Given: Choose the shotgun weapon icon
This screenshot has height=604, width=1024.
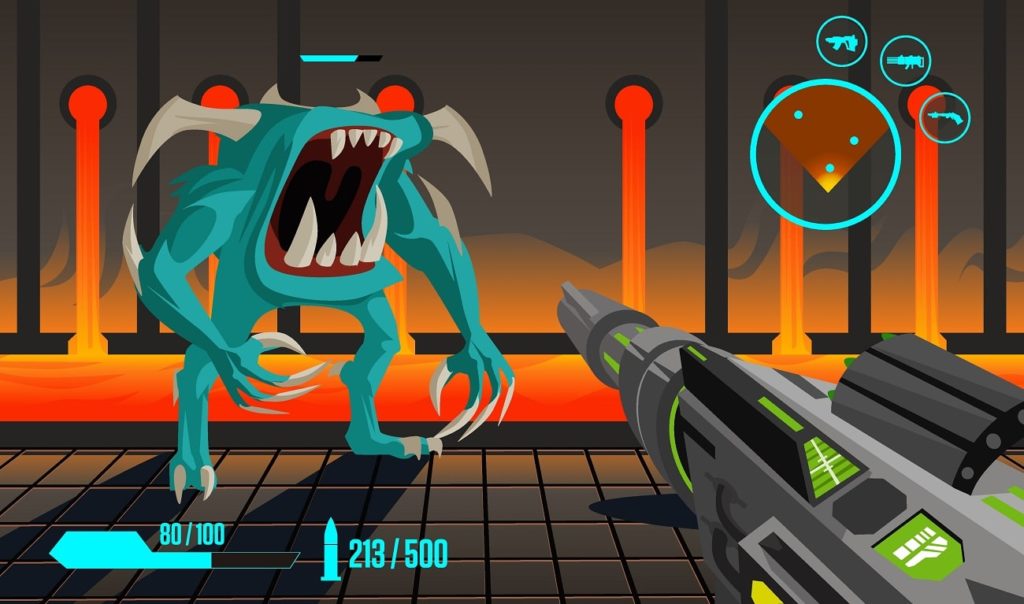Looking at the screenshot, I should [944, 117].
